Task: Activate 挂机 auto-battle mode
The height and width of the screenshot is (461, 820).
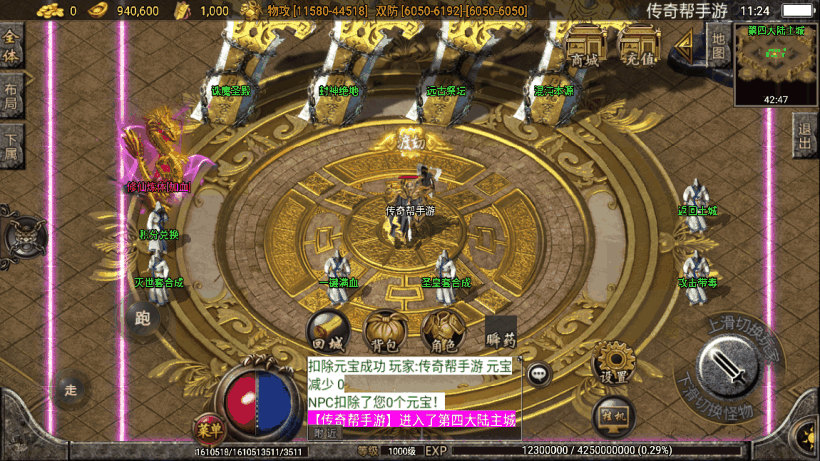Action: point(614,414)
